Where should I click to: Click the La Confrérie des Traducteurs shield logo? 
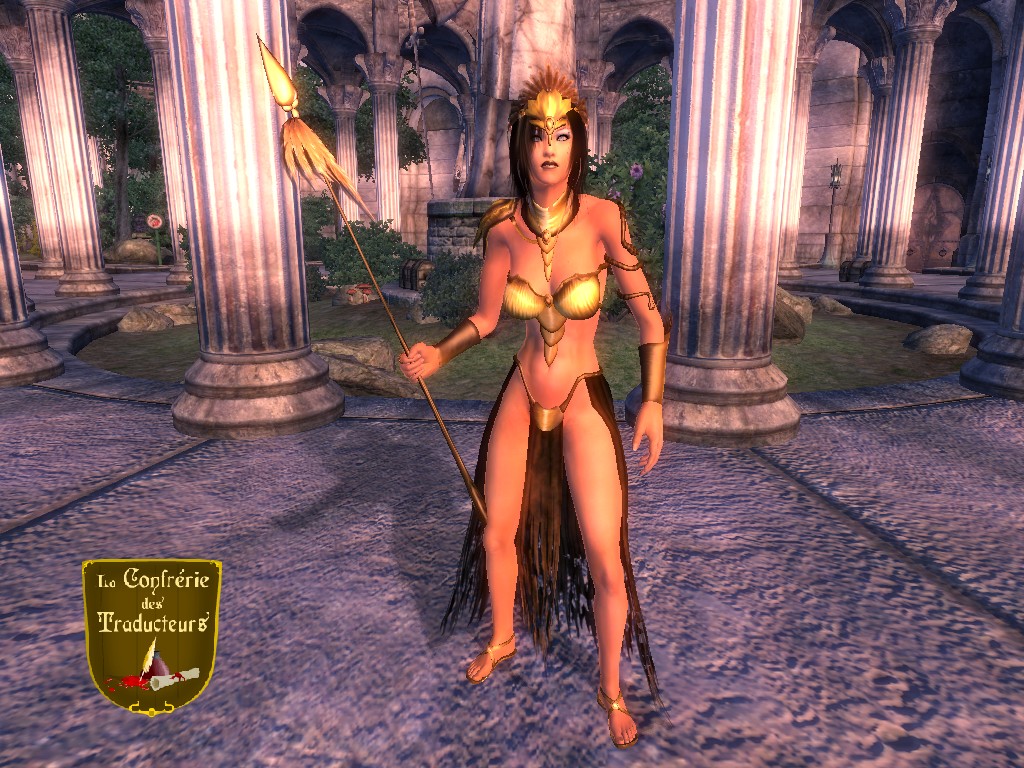click(x=152, y=635)
